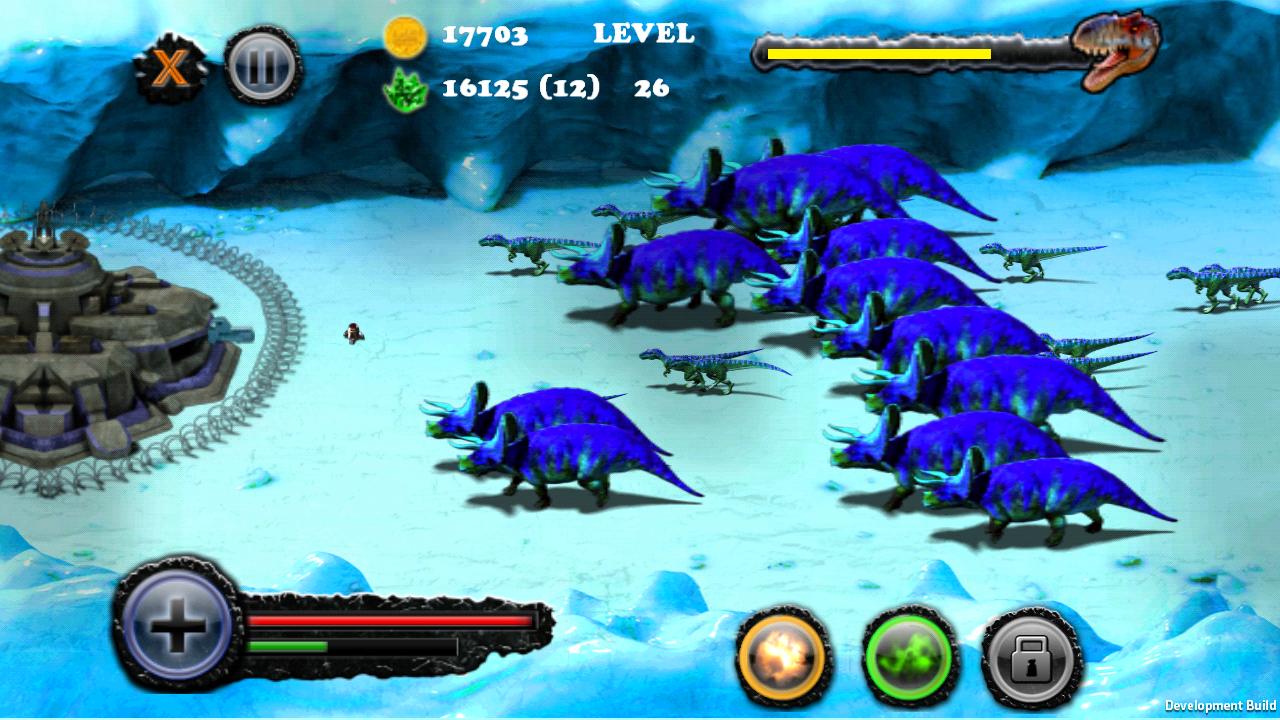
Task: Click the crystal count 16125 (12)
Action: click(520, 89)
